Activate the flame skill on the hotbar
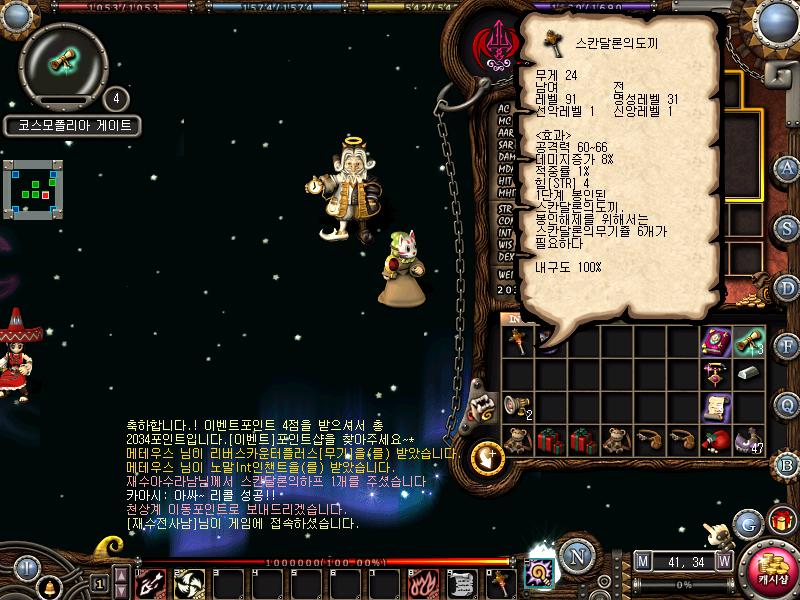The height and width of the screenshot is (600, 800). pyautogui.click(x=419, y=582)
